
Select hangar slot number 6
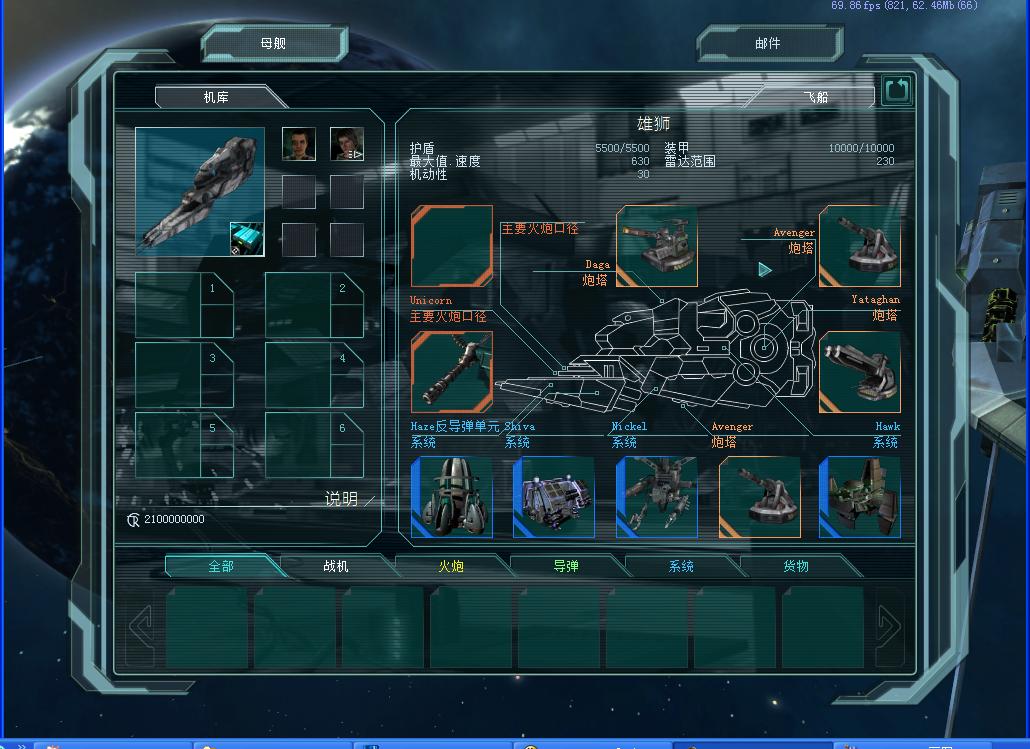[x=314, y=445]
